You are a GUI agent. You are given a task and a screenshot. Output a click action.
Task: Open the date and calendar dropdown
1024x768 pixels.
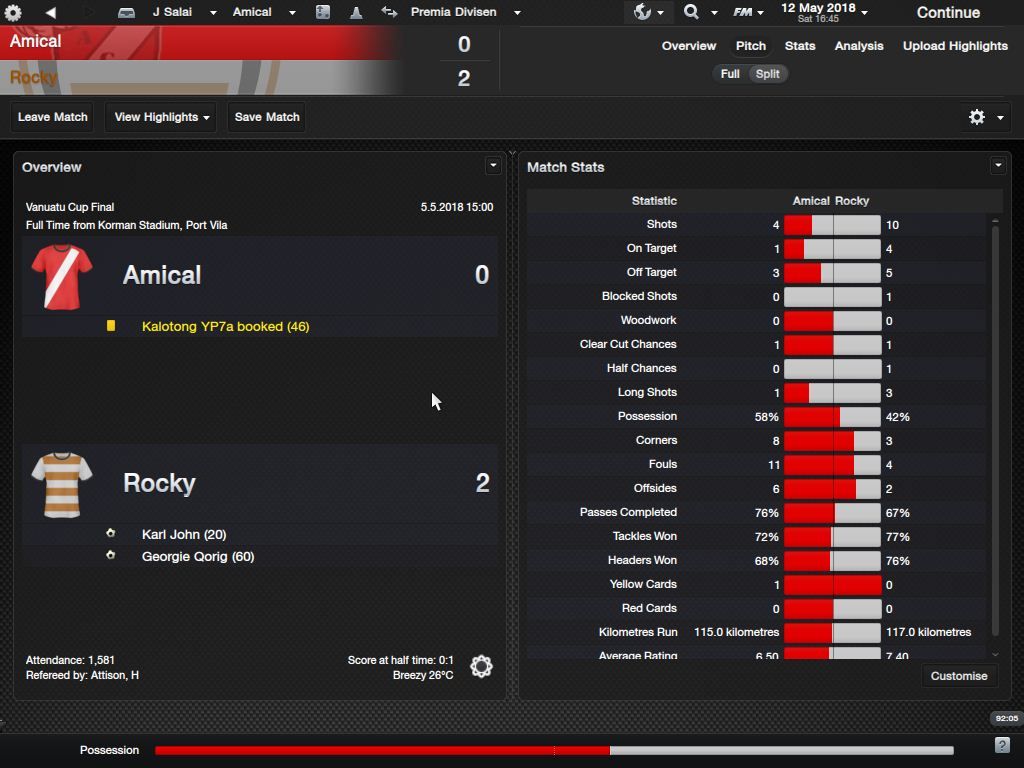825,12
